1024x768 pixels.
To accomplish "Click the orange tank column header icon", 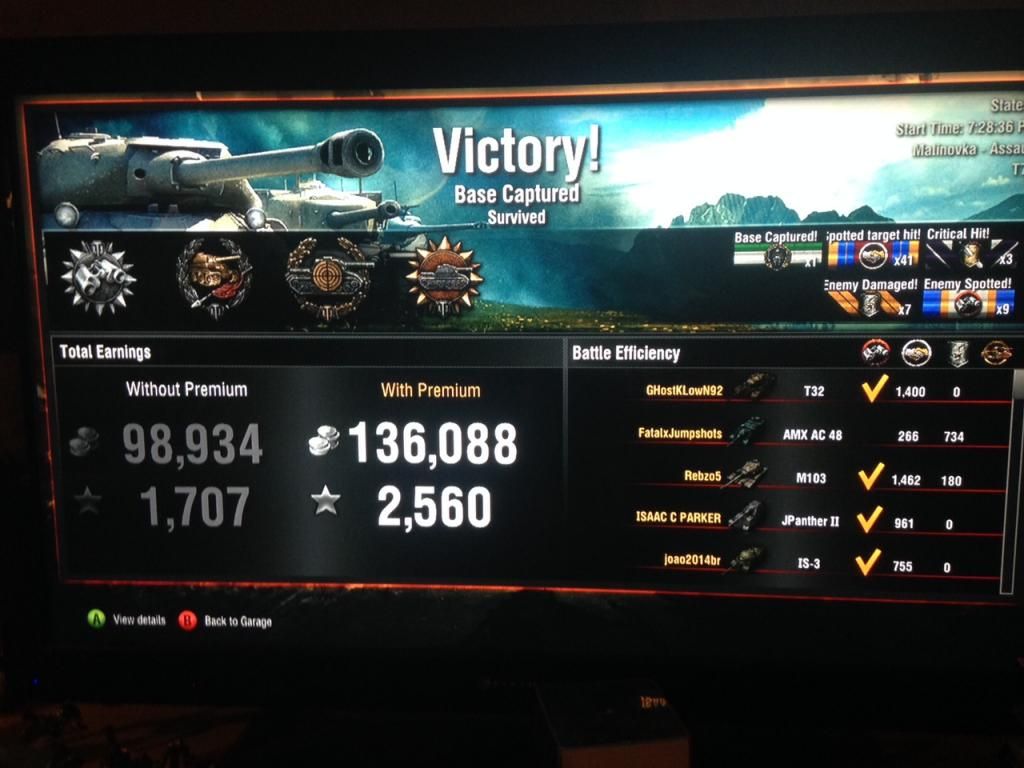I will 996,352.
